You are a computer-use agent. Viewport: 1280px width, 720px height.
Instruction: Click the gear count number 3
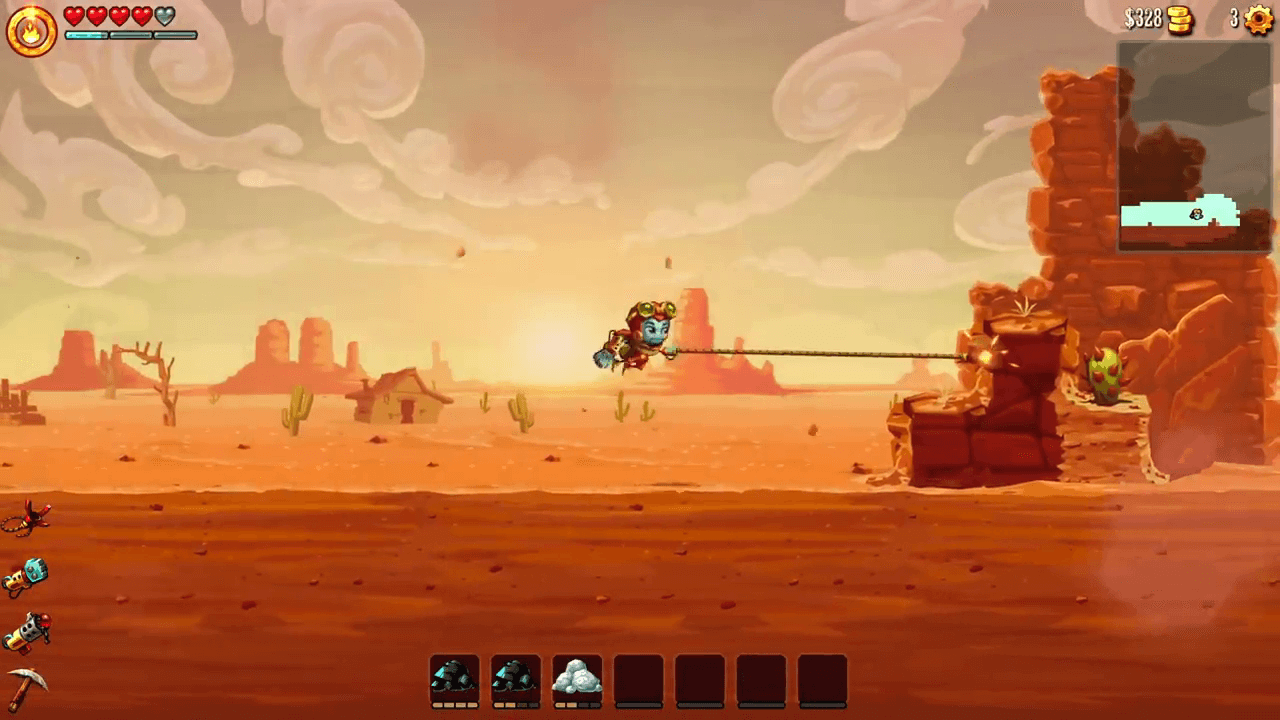(x=1232, y=18)
